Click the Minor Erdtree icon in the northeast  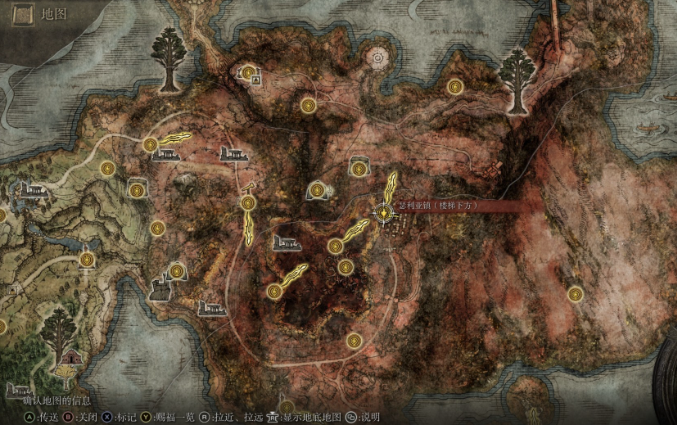[x=517, y=70]
